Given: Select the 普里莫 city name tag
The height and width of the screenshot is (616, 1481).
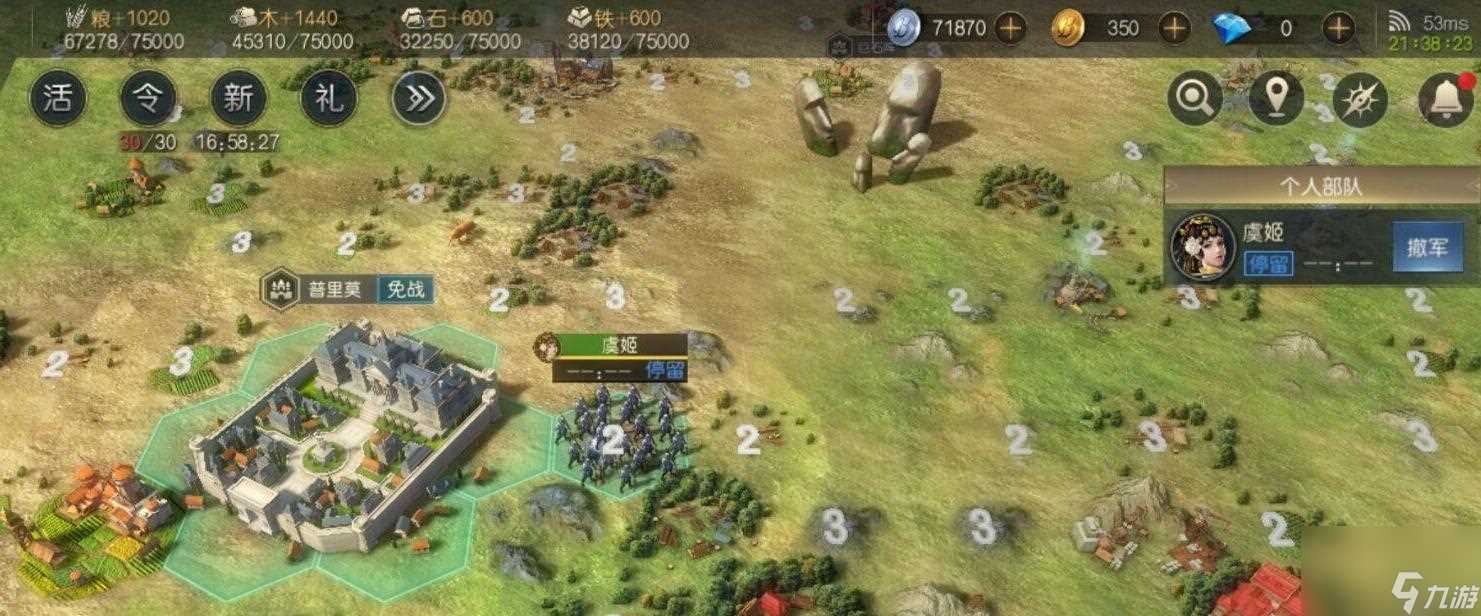Looking at the screenshot, I should 335,290.
